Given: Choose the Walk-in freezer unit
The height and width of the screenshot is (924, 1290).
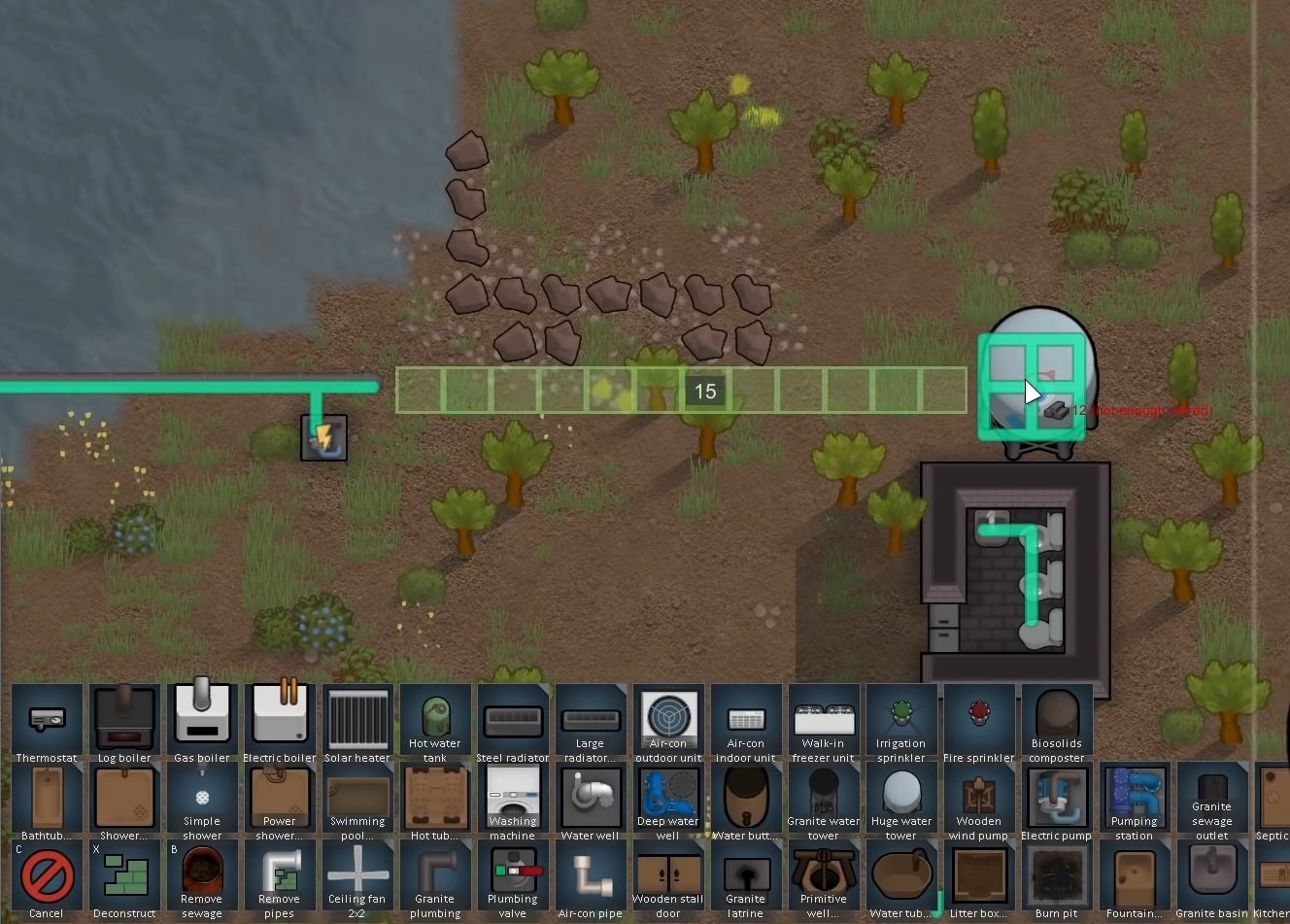Looking at the screenshot, I should pos(824,719).
